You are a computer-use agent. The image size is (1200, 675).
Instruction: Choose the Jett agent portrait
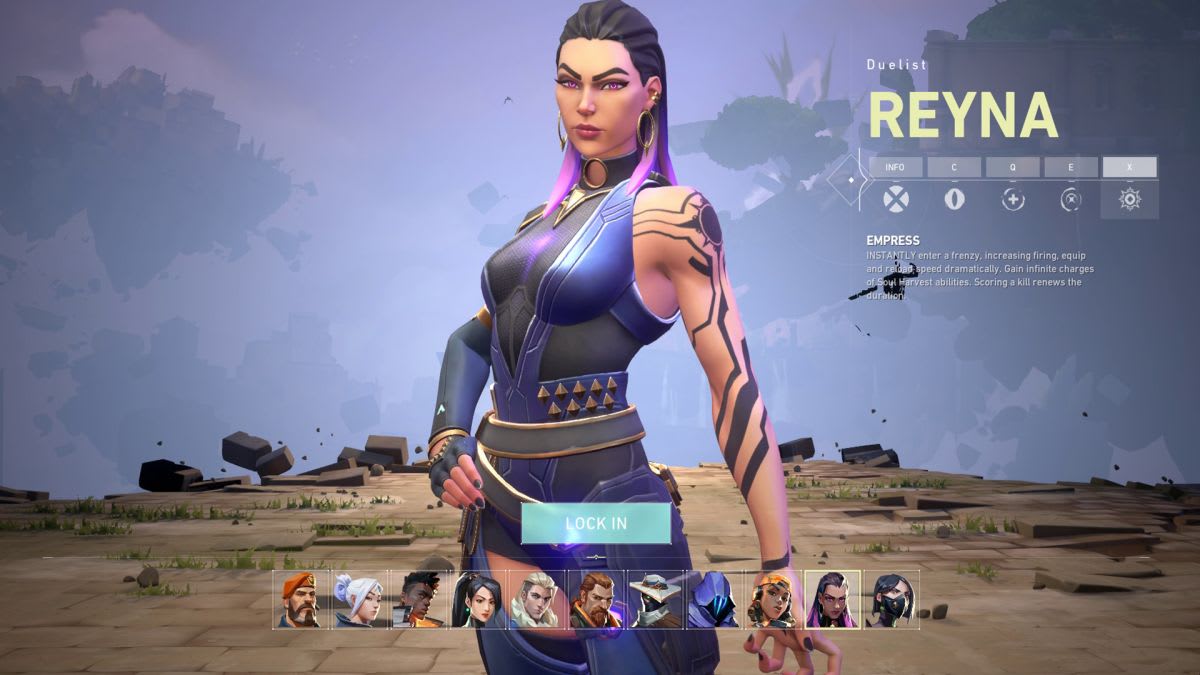coord(357,600)
